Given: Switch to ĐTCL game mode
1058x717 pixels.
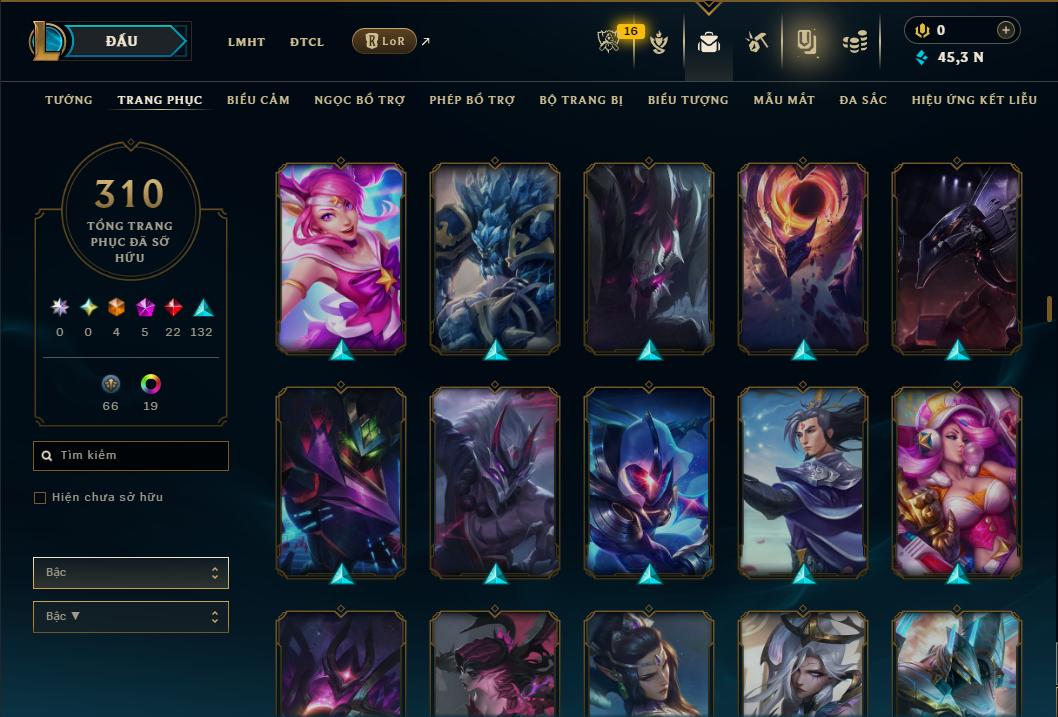Looking at the screenshot, I should (307, 42).
